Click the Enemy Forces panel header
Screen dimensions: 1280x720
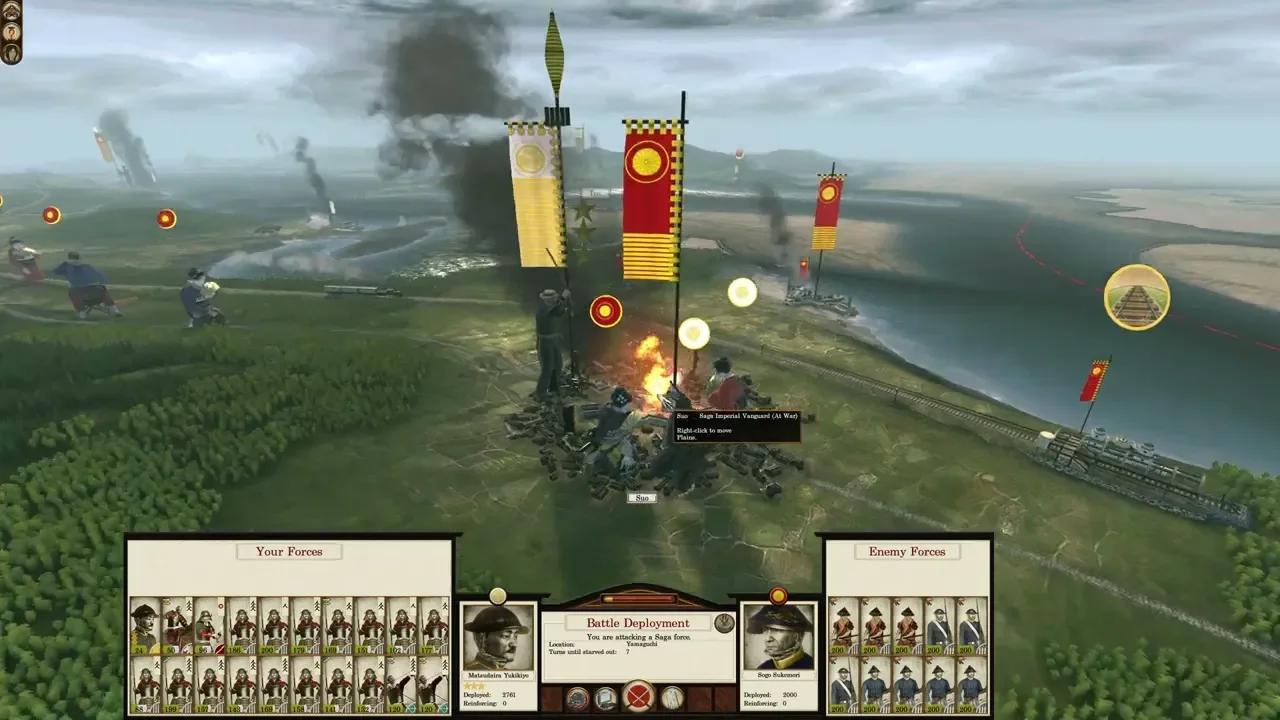[906, 551]
